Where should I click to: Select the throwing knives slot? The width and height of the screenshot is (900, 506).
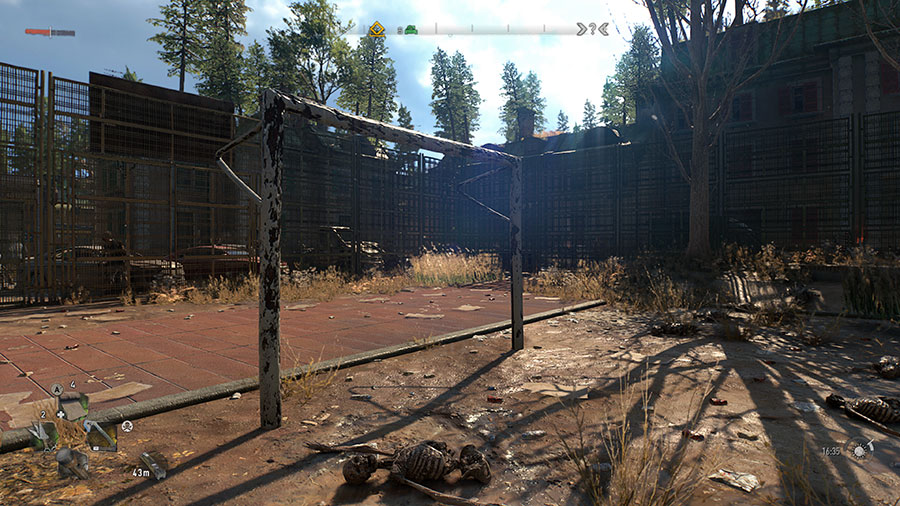click(x=41, y=434)
